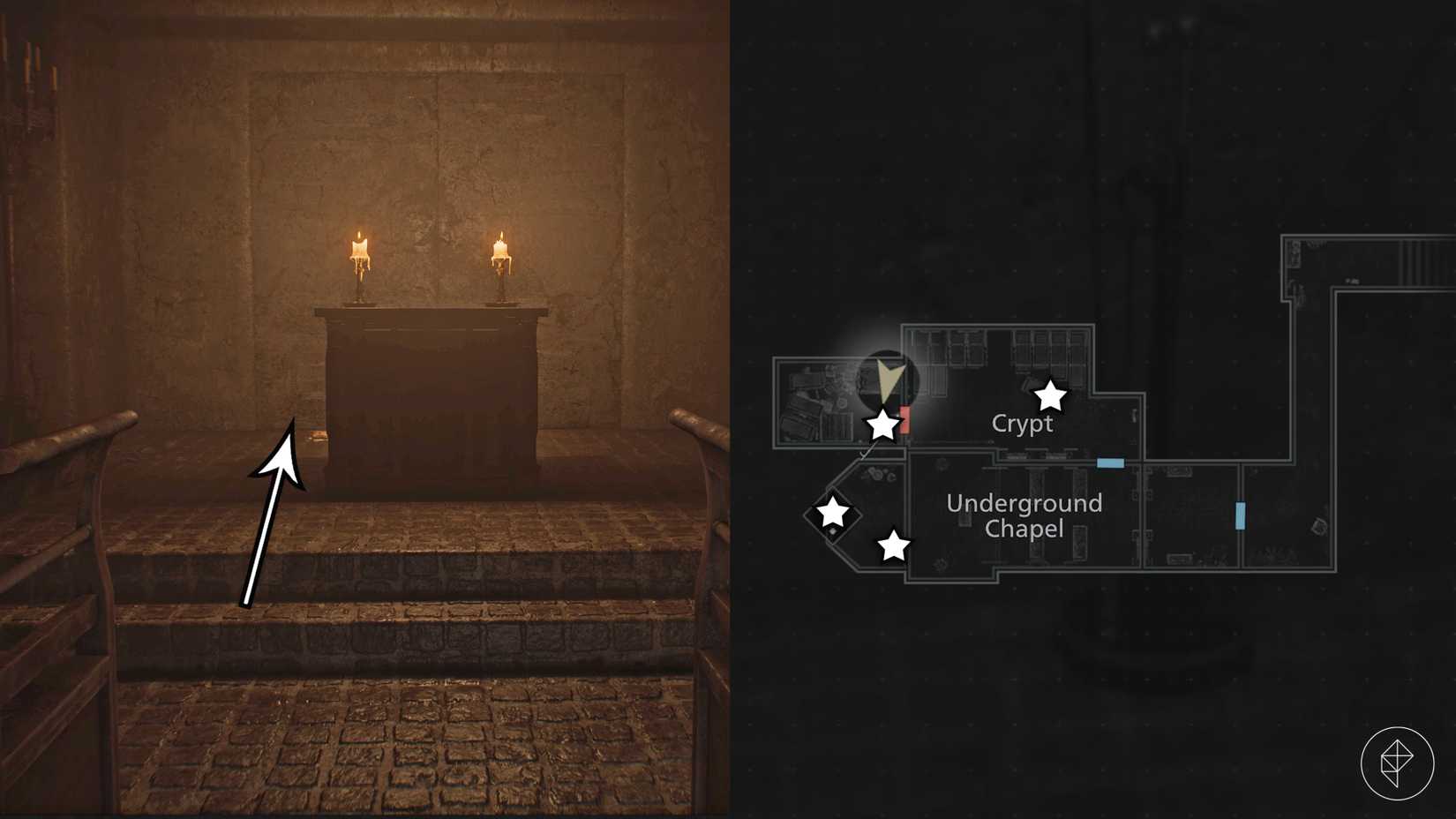Select the Underground Chapel label
The height and width of the screenshot is (819, 1456).
(x=1024, y=516)
